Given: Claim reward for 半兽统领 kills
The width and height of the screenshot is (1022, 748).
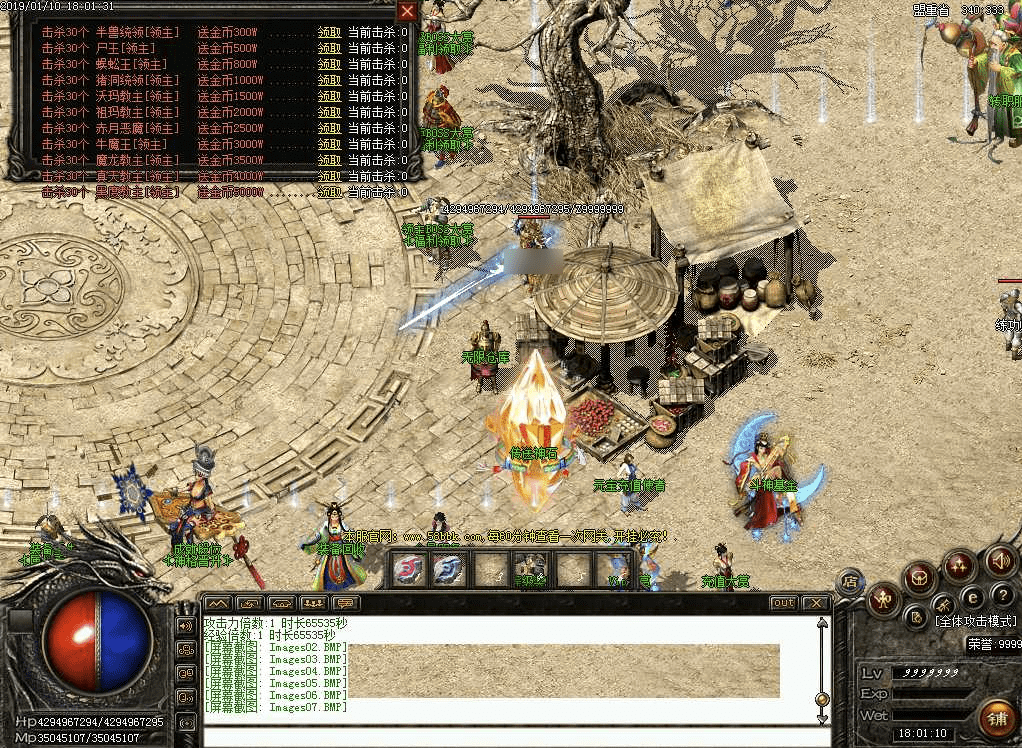Looking at the screenshot, I should 329,32.
